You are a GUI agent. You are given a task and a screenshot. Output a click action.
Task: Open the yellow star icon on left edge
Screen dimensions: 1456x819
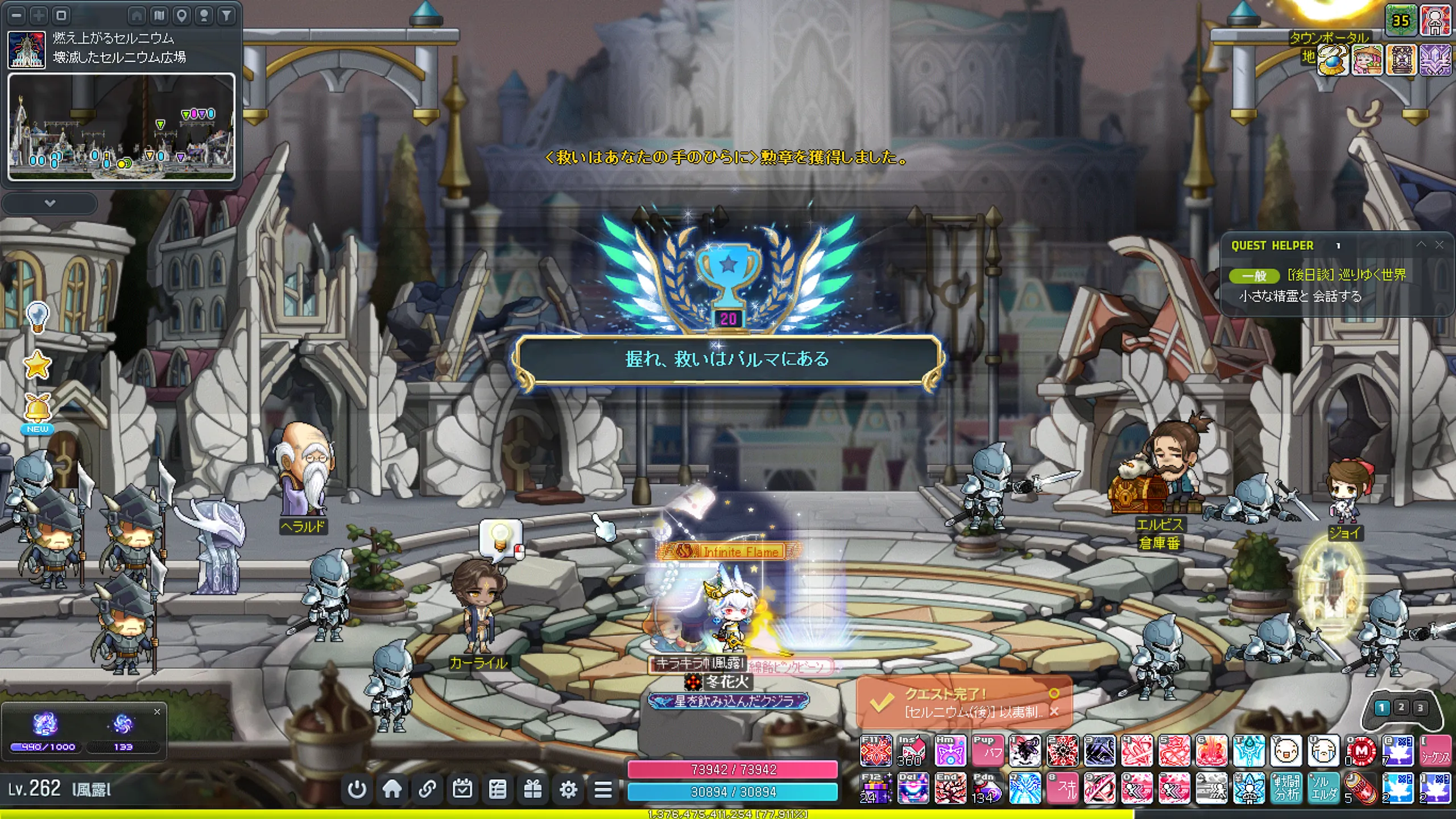click(x=38, y=365)
